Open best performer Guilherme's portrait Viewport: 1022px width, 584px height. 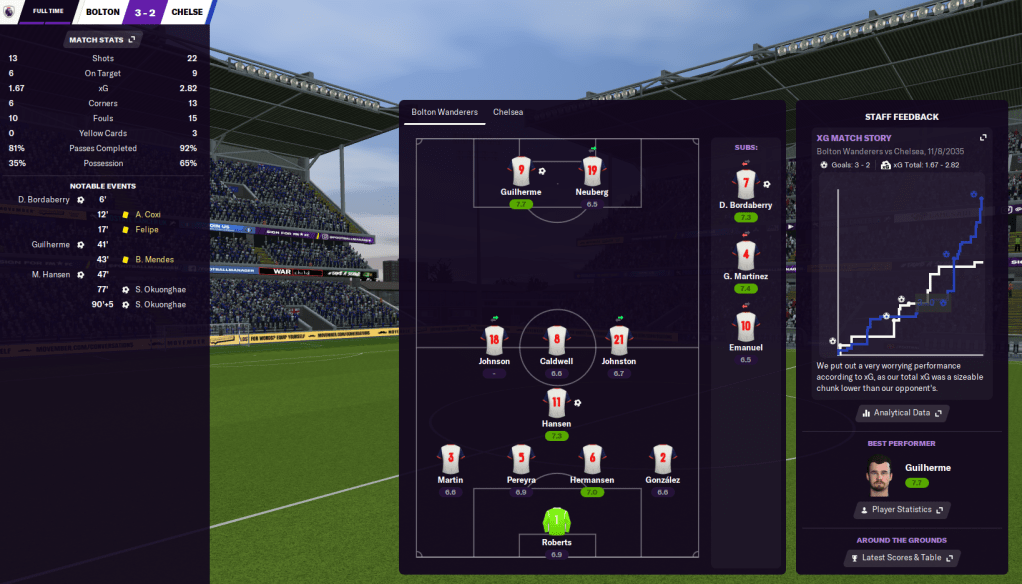[x=880, y=474]
